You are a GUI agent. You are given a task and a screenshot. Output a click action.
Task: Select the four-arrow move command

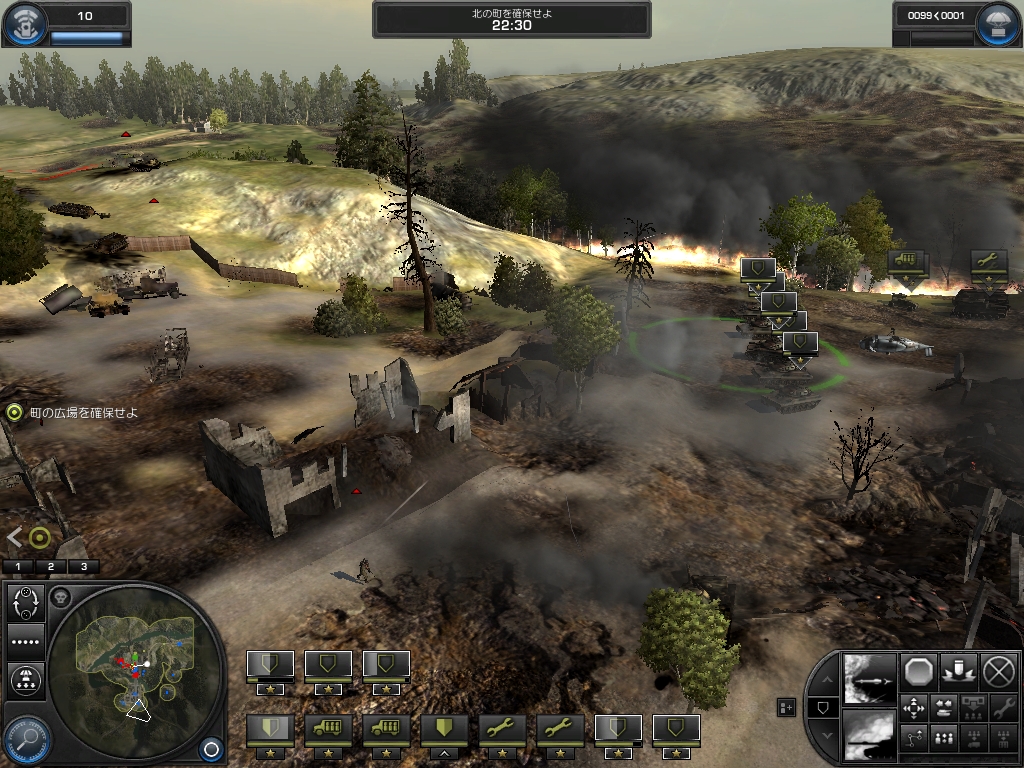pyautogui.click(x=914, y=708)
